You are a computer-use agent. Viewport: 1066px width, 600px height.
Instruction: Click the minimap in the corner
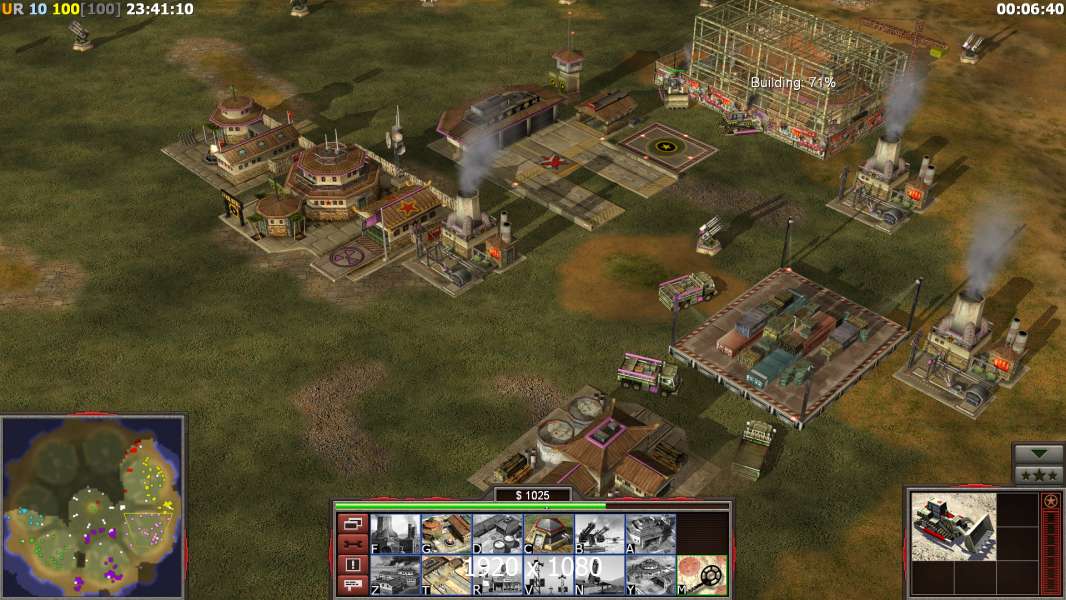click(x=93, y=506)
